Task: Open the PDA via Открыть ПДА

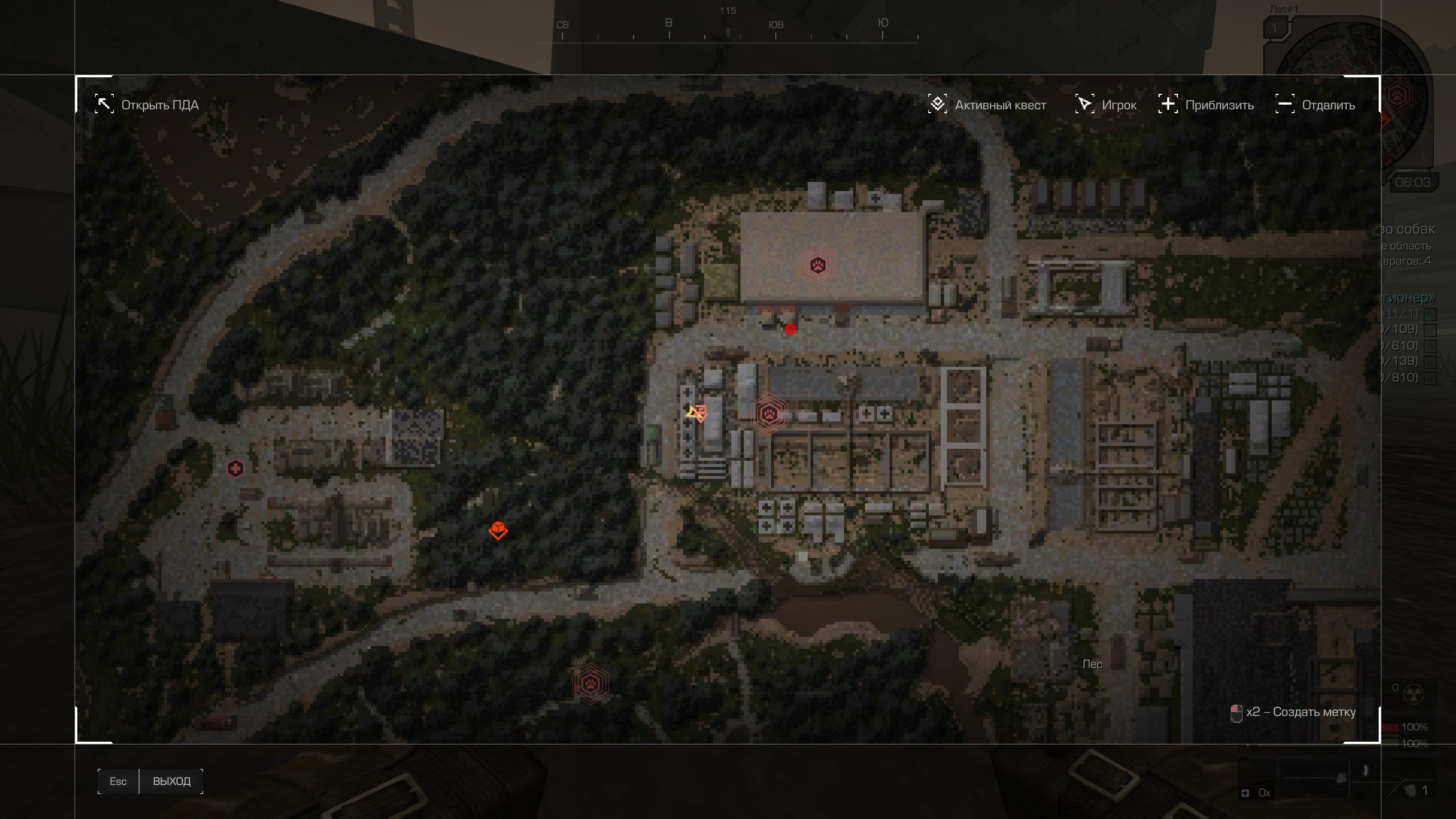Action: (x=147, y=105)
